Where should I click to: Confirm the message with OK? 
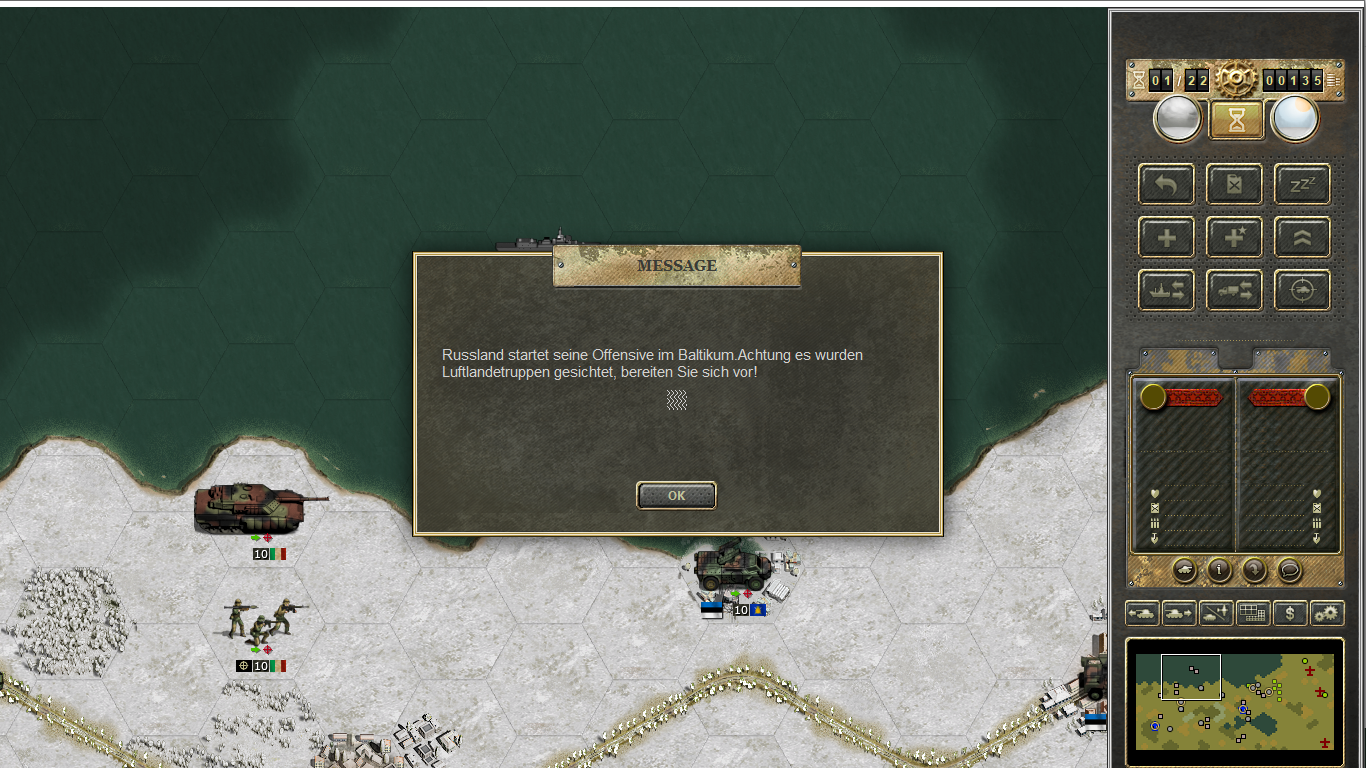(676, 495)
